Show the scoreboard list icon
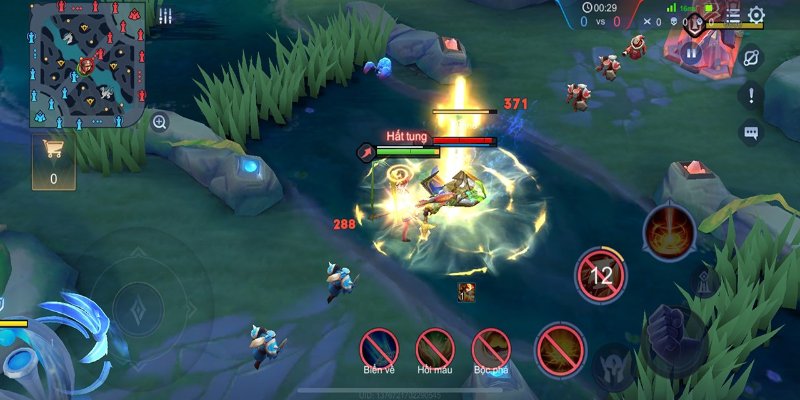 coord(733,15)
